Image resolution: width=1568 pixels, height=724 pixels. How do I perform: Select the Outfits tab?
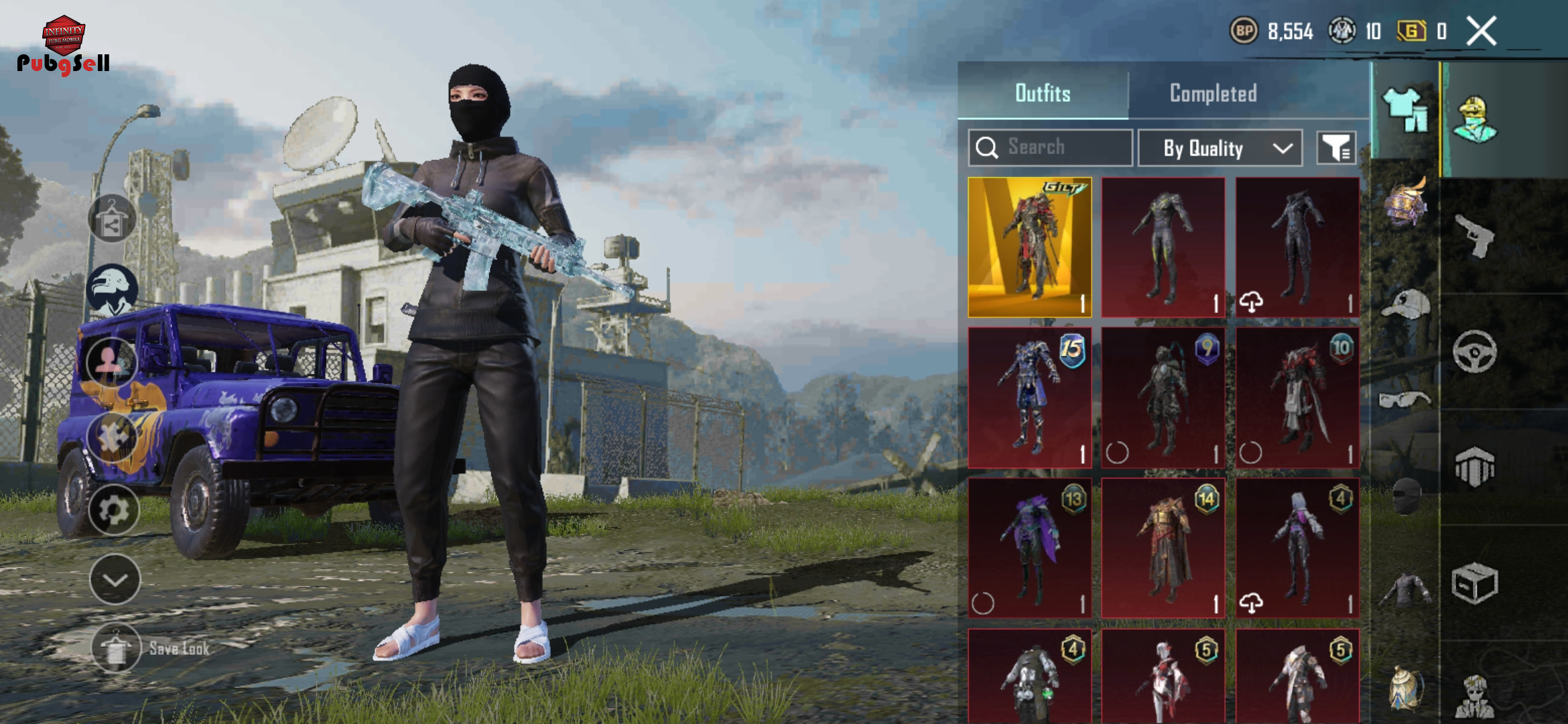tap(1043, 93)
